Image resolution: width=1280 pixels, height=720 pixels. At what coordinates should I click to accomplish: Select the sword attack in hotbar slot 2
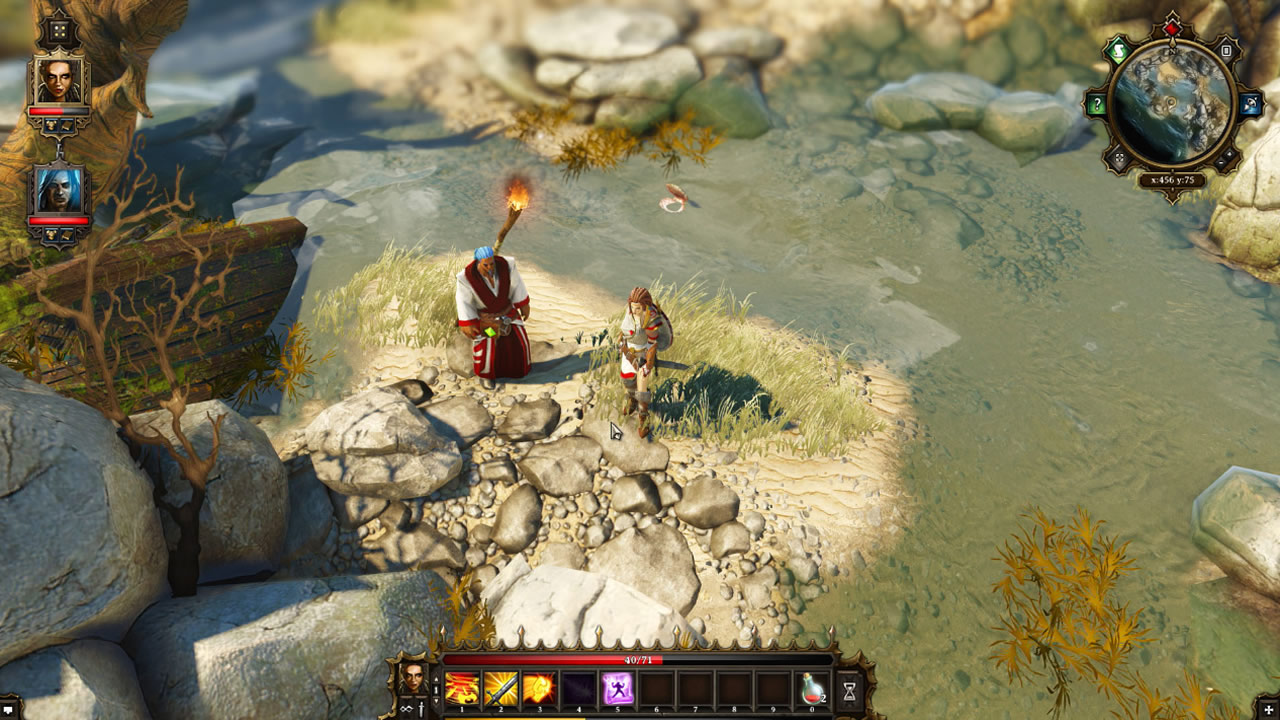coord(500,690)
